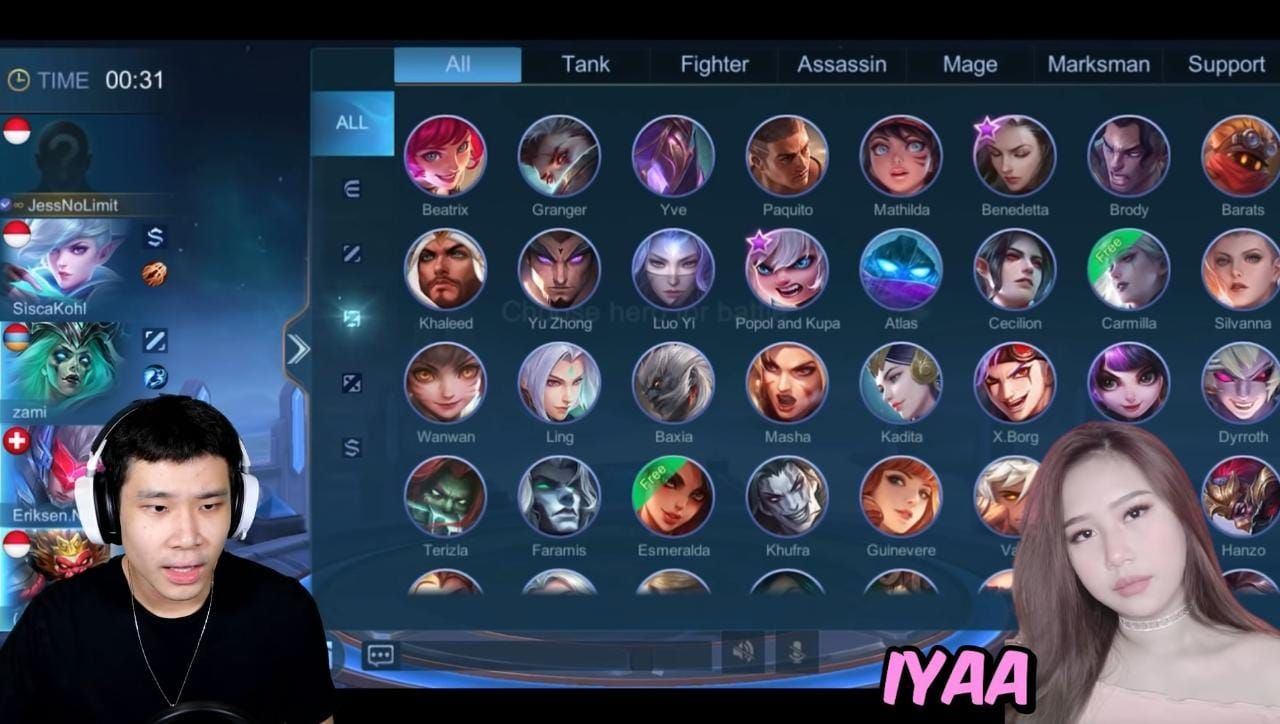Select the Mage tab
Screen dimensions: 1280x724
pos(969,65)
